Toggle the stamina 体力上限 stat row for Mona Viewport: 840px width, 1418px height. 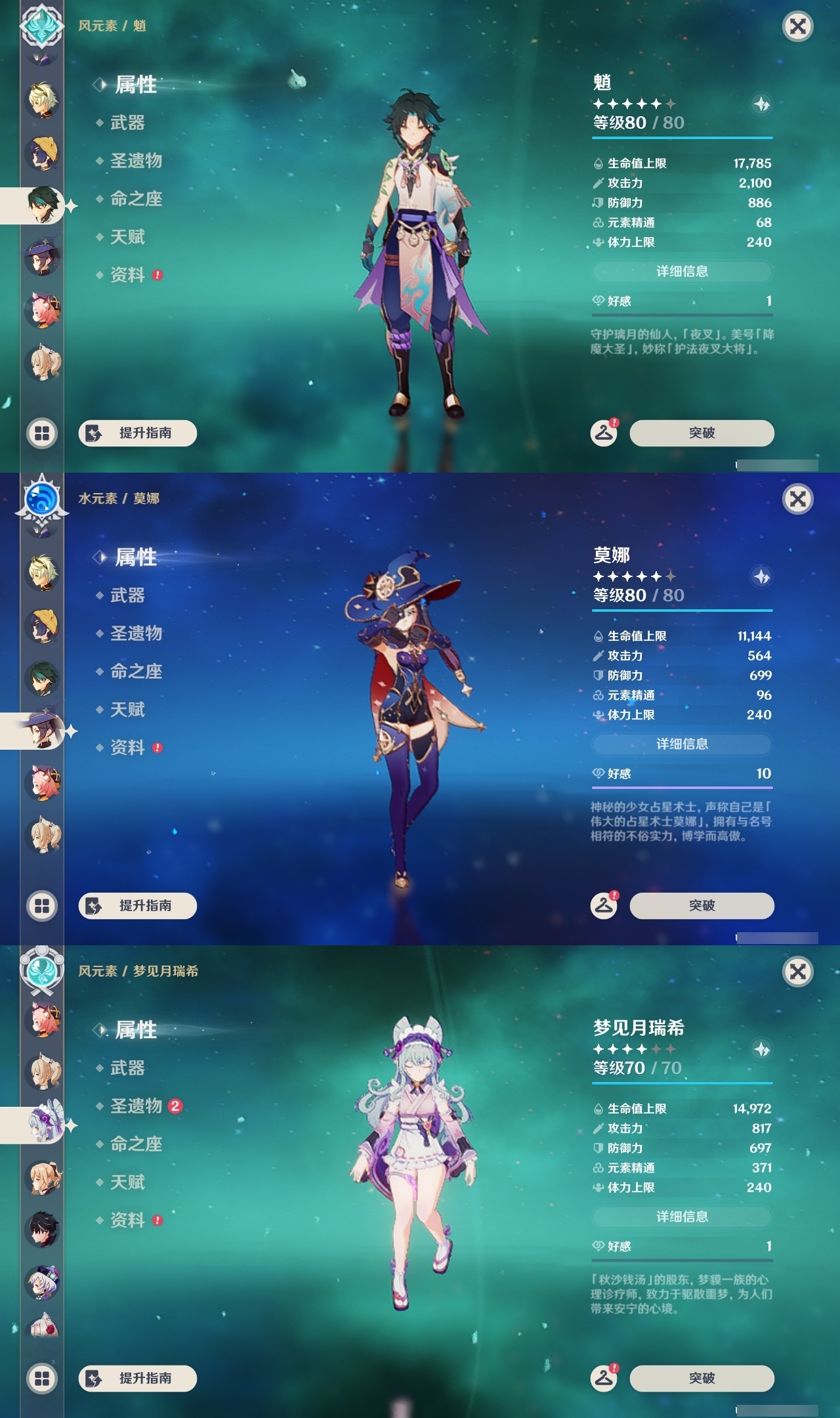click(682, 714)
